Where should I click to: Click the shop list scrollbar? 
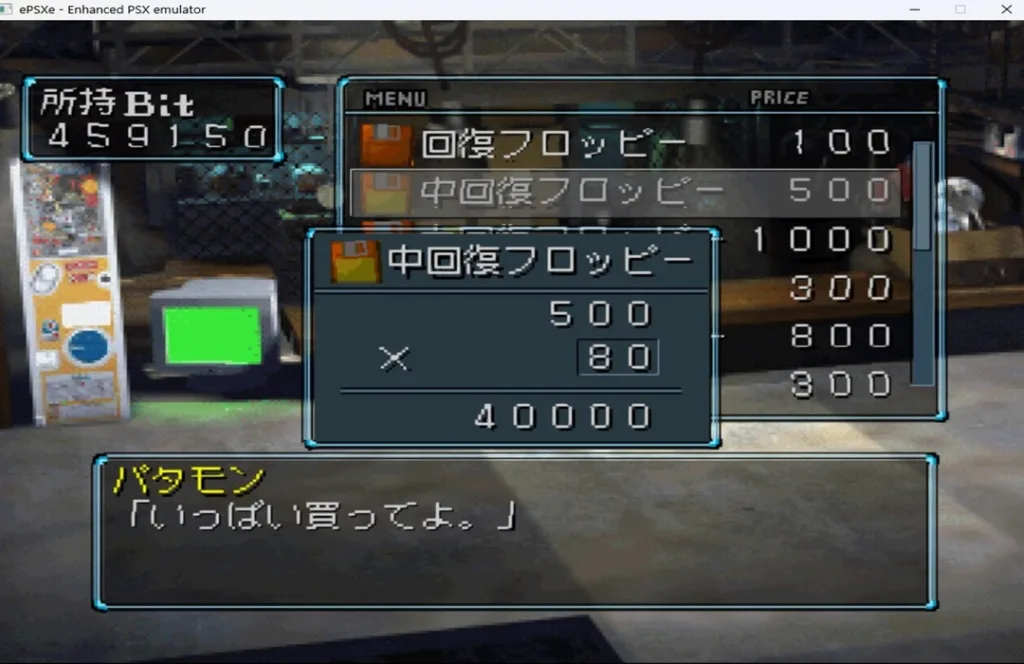point(922,262)
